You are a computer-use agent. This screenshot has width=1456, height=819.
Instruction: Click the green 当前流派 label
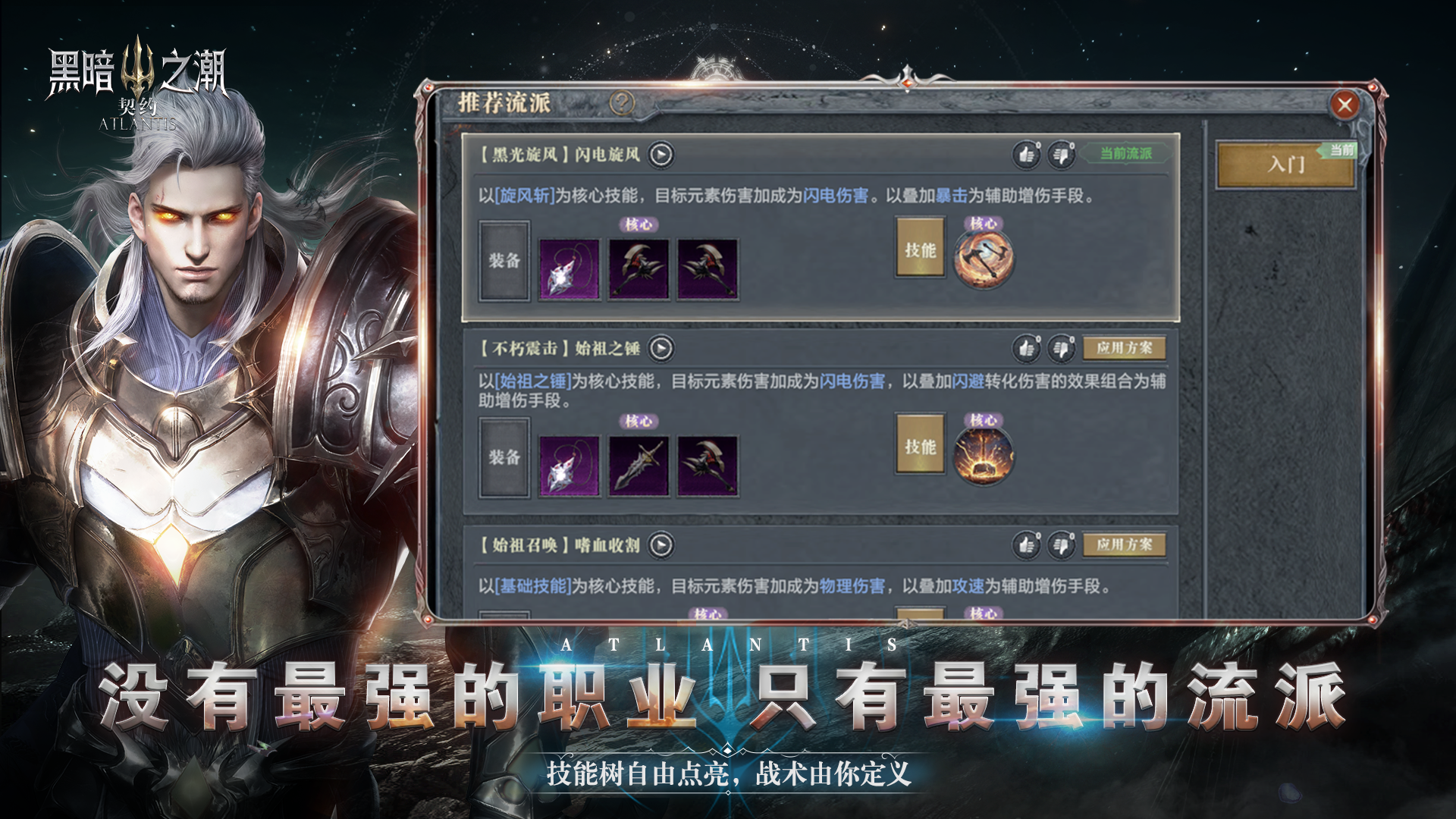(1128, 153)
